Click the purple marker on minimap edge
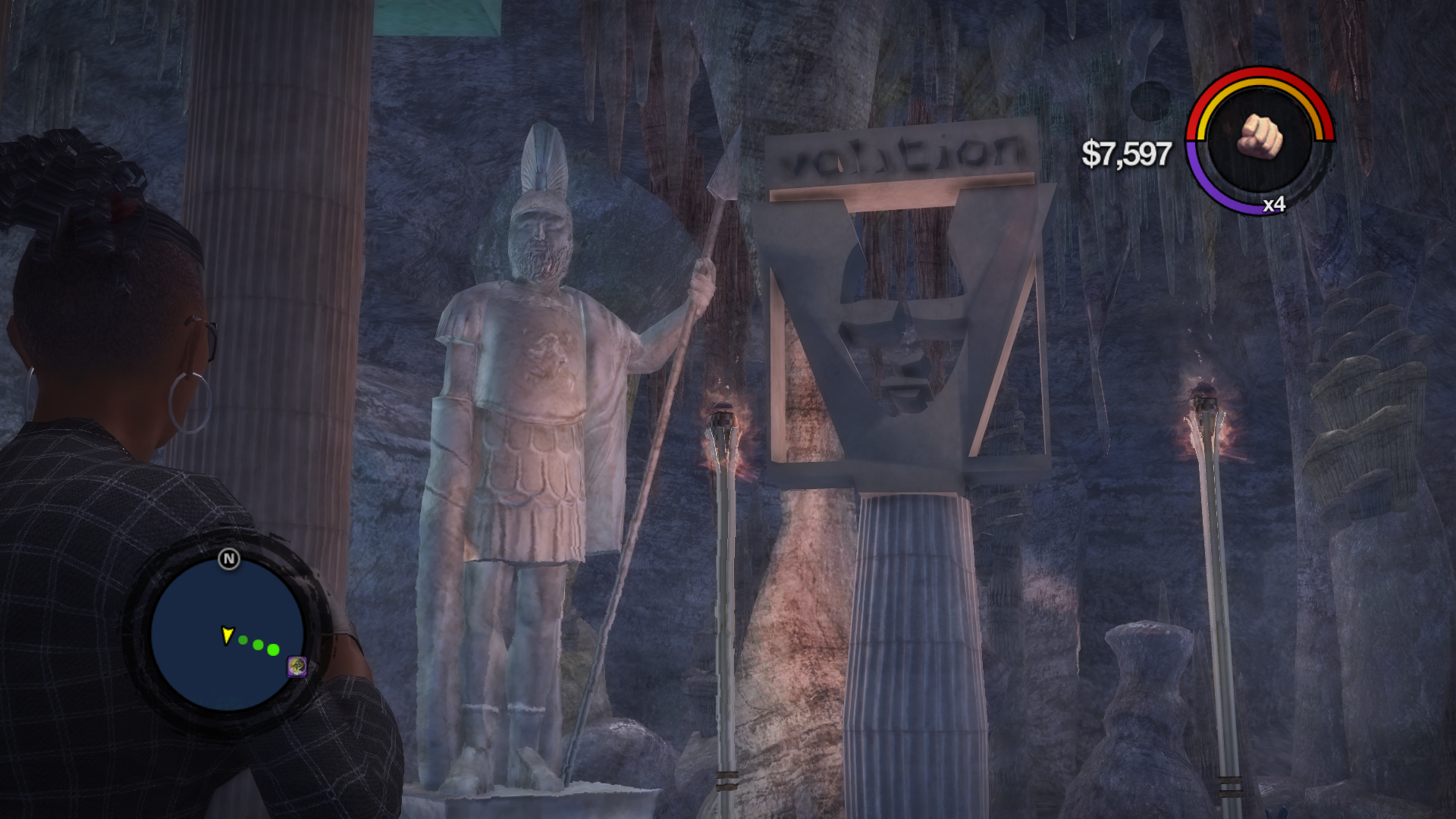Viewport: 1456px width, 819px height. (297, 667)
